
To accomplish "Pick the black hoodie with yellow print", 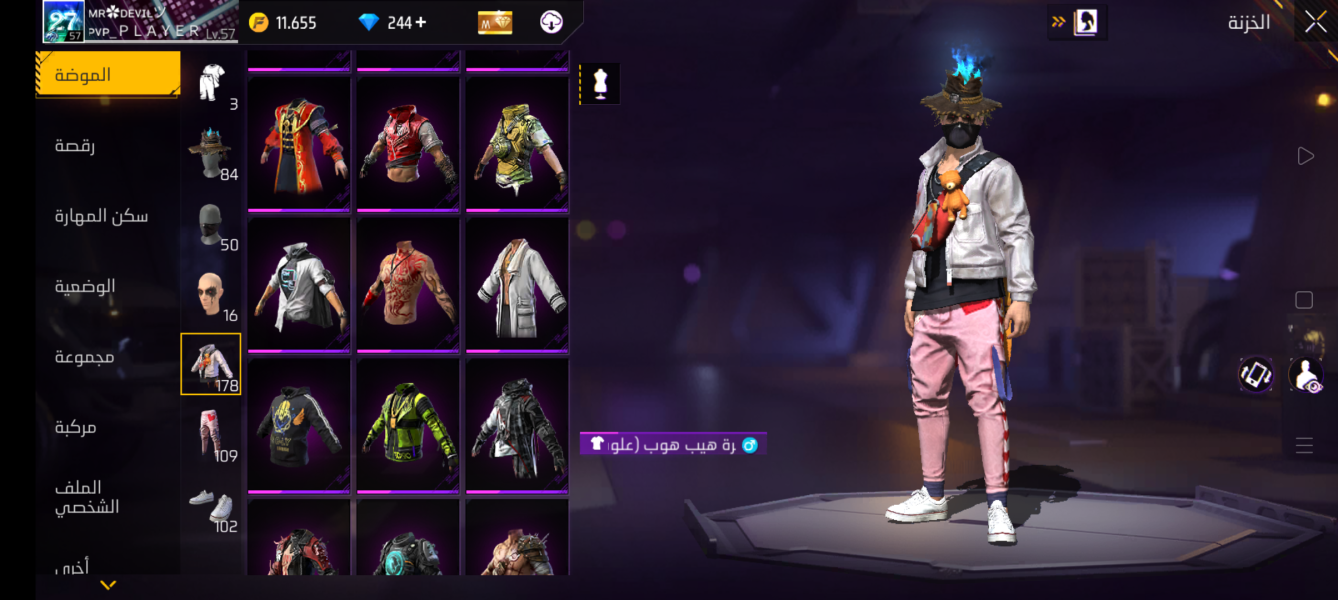I will 299,423.
